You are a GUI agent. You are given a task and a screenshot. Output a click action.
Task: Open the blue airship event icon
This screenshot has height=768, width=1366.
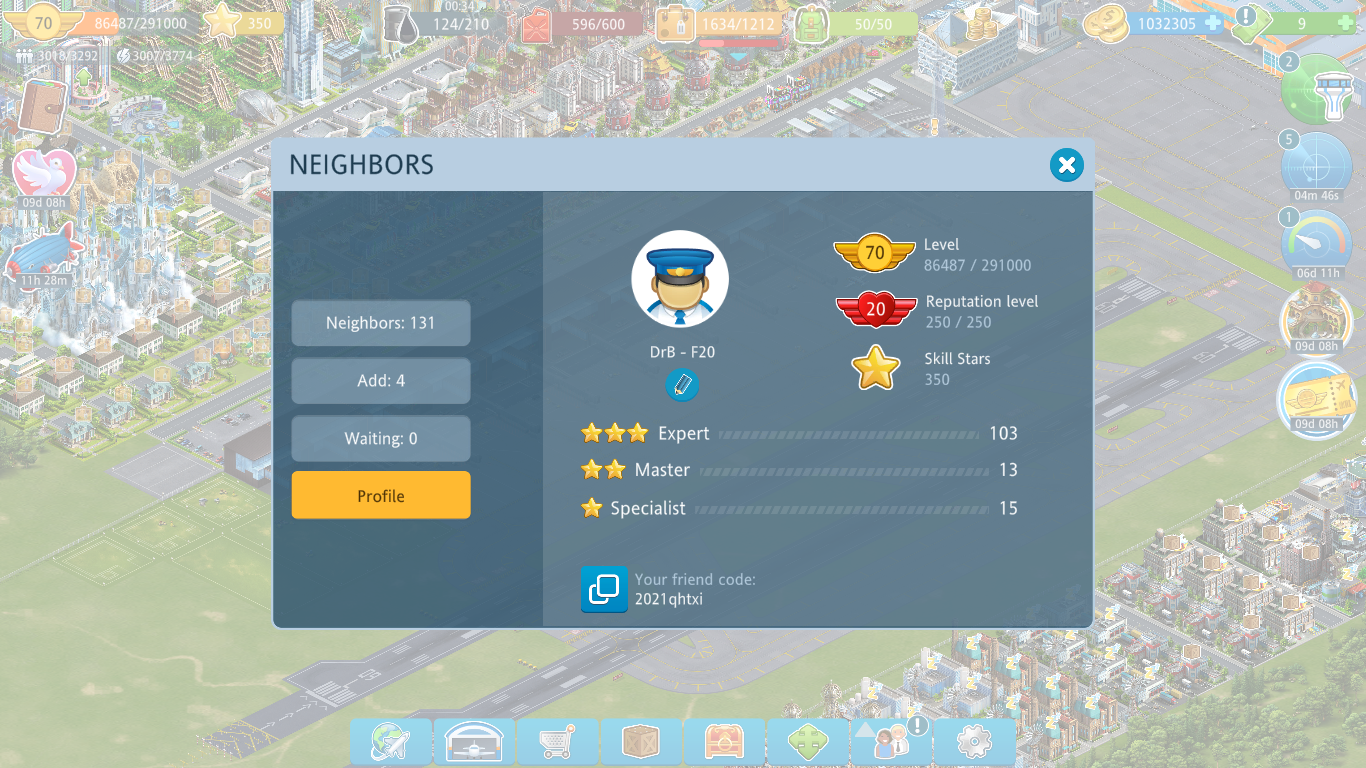point(44,250)
